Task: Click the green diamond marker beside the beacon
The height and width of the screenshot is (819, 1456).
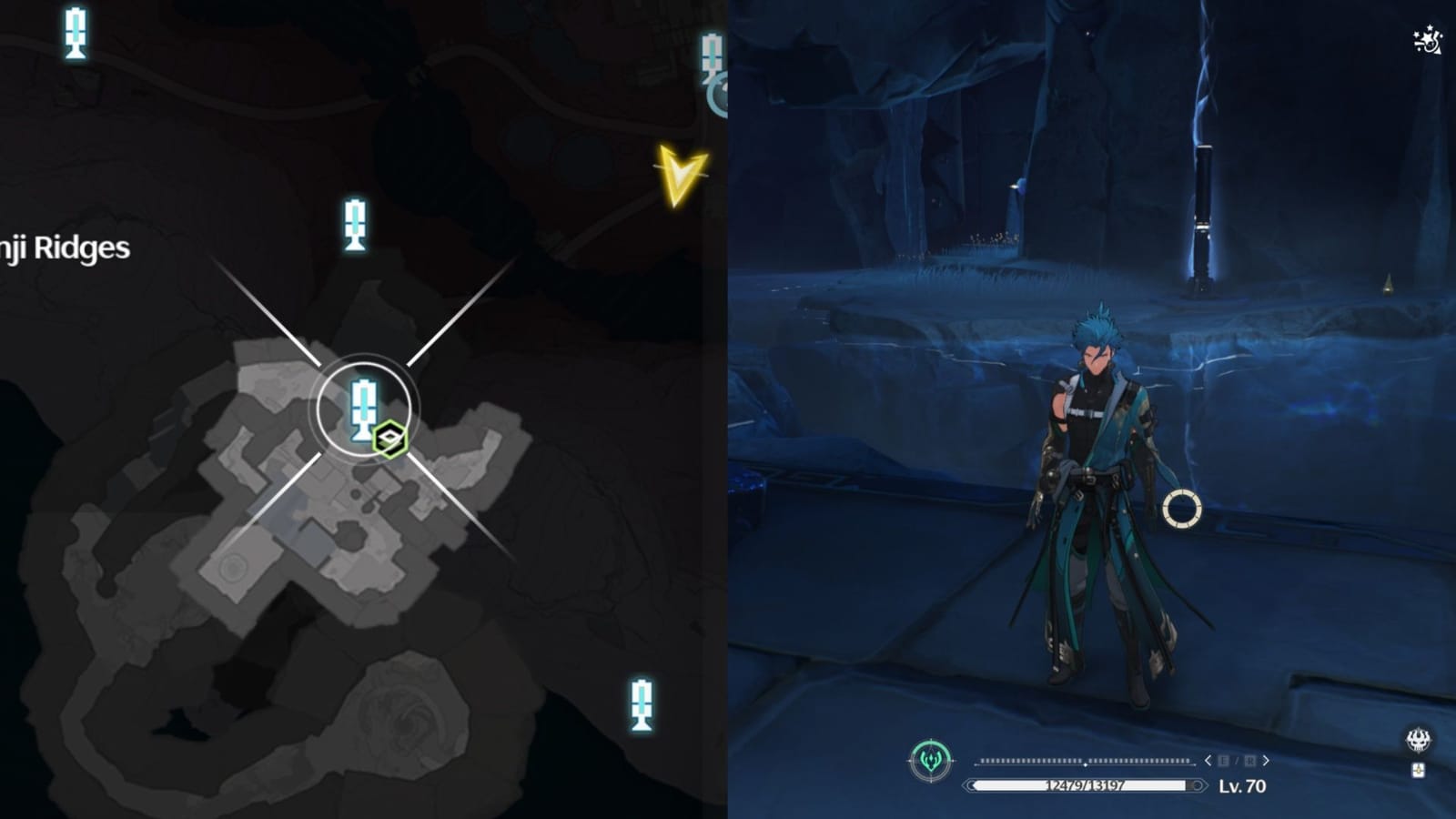Action: click(389, 436)
